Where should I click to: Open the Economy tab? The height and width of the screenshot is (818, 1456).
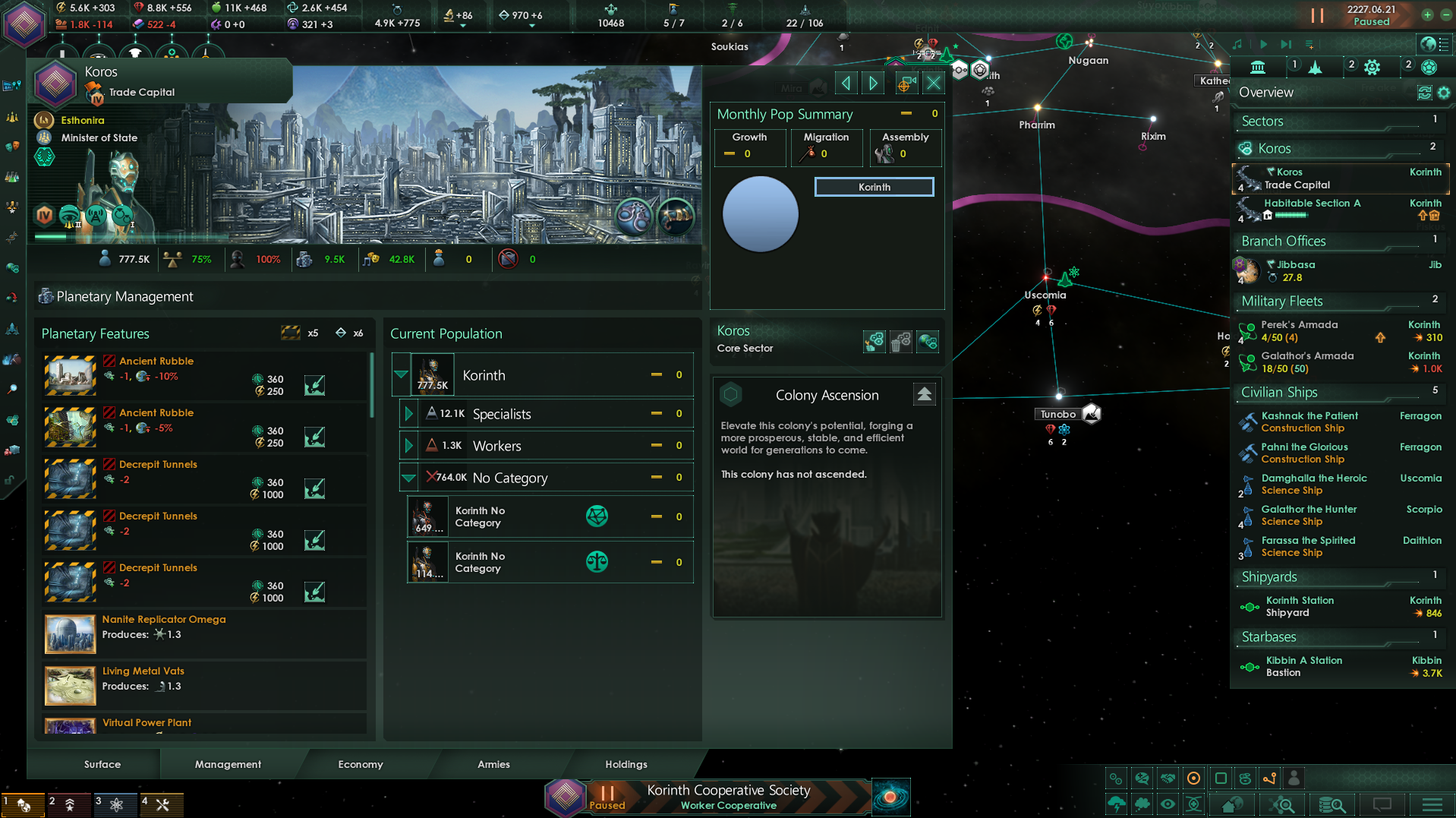(360, 764)
